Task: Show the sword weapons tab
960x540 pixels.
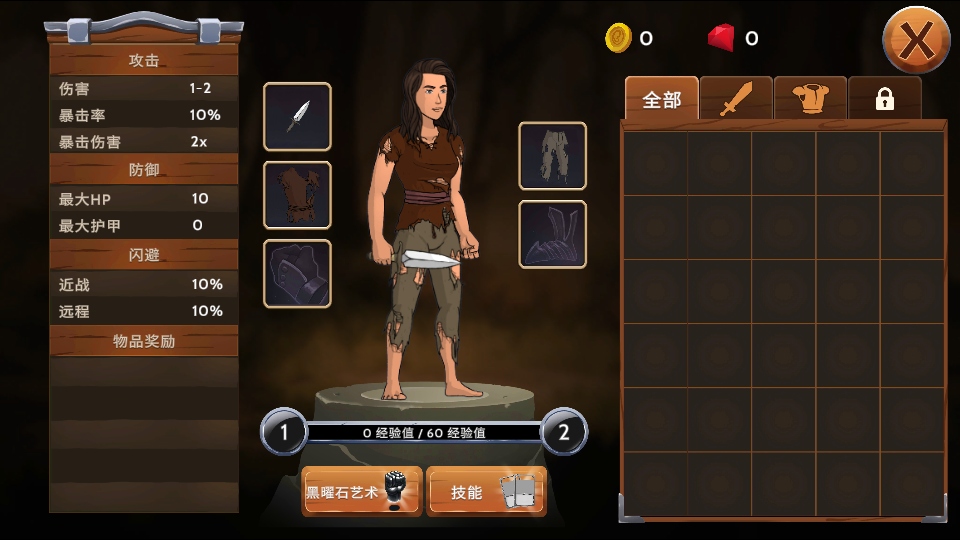Action: coord(736,99)
